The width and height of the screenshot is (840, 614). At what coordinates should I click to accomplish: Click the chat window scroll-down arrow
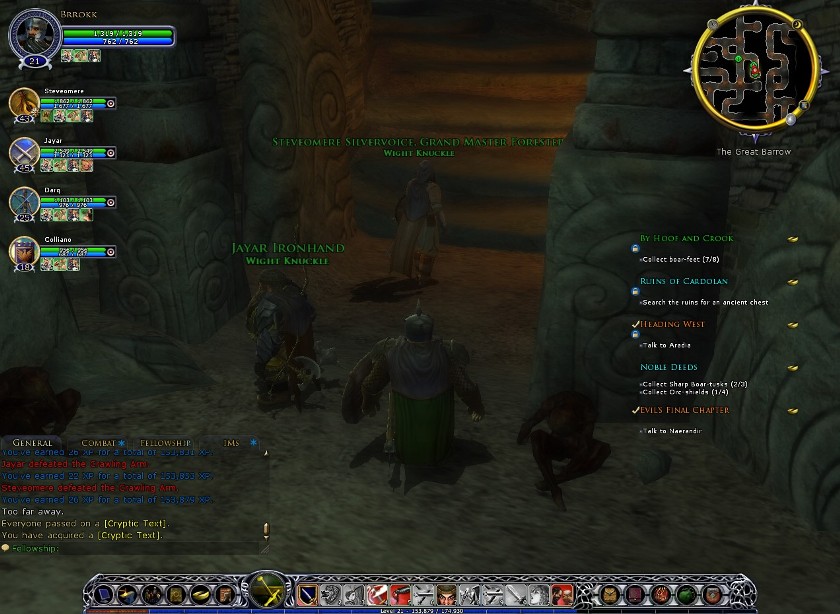click(x=265, y=538)
